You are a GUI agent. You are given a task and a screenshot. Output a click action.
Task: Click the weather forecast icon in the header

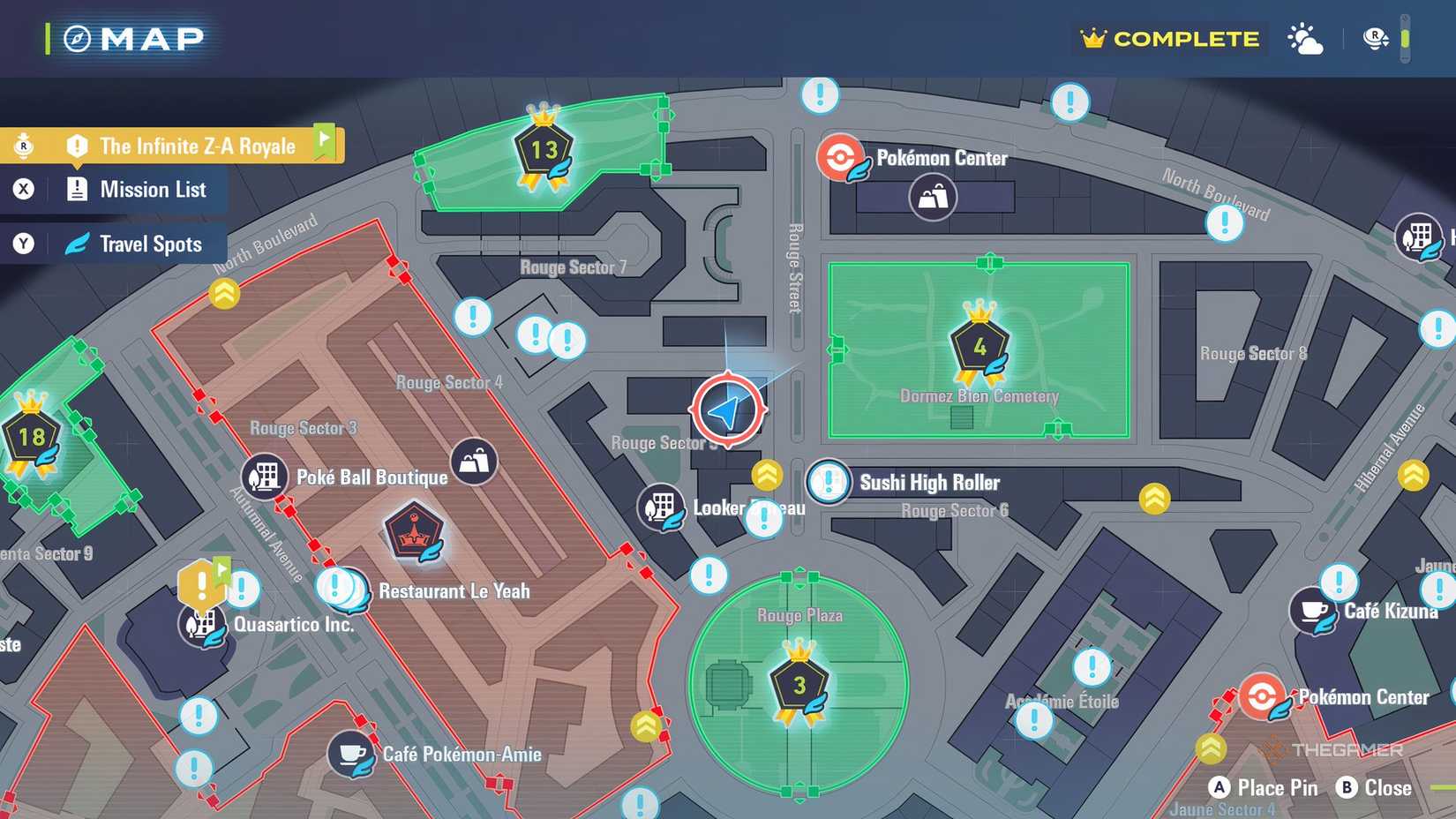(1305, 39)
